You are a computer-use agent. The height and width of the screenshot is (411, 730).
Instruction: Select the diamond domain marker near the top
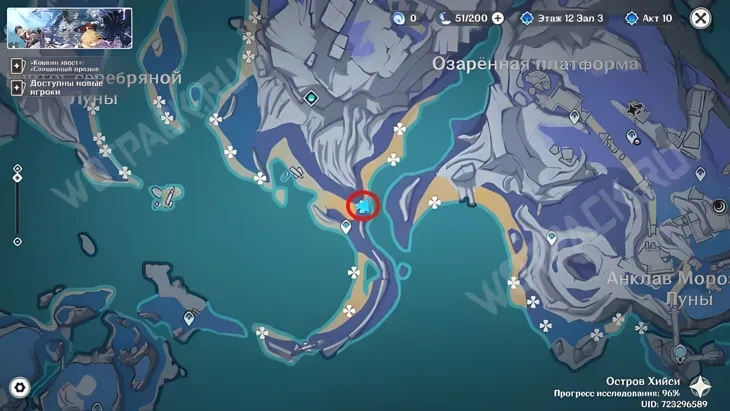click(x=312, y=98)
